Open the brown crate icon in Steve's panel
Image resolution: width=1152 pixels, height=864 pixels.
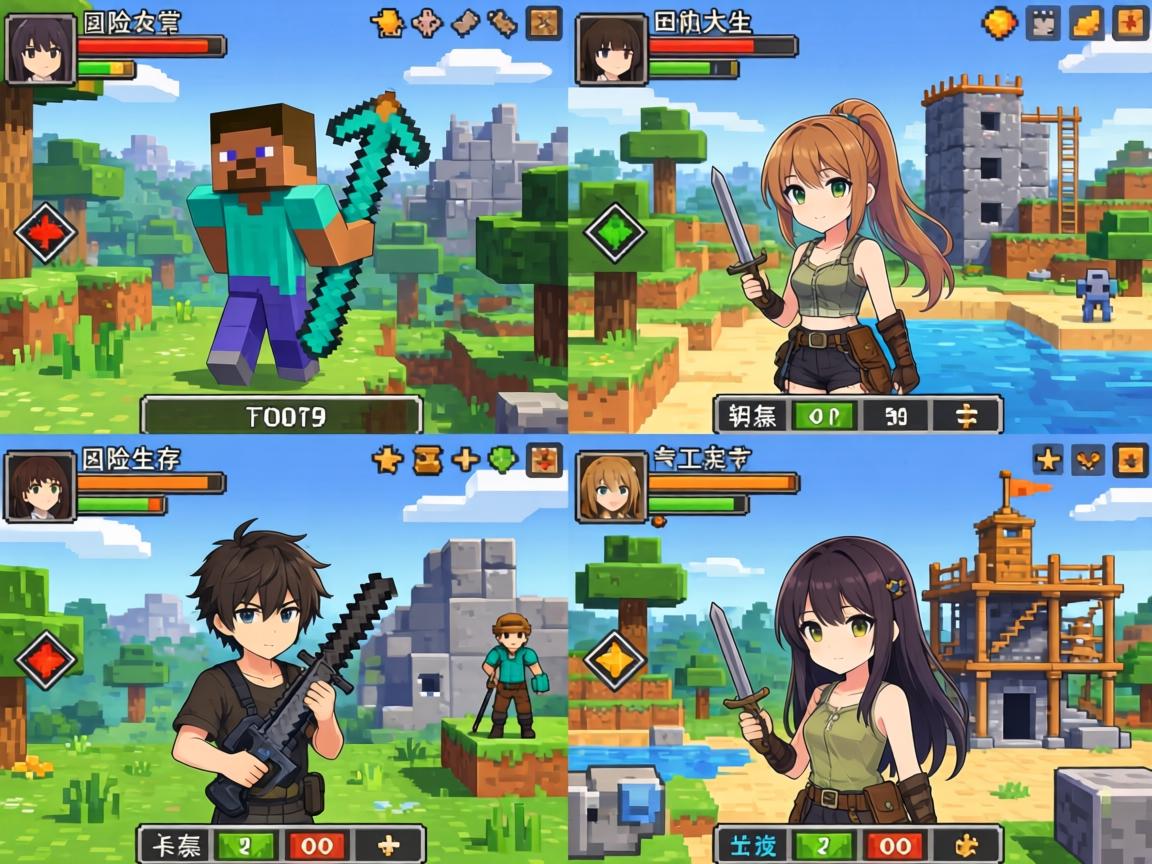click(544, 22)
